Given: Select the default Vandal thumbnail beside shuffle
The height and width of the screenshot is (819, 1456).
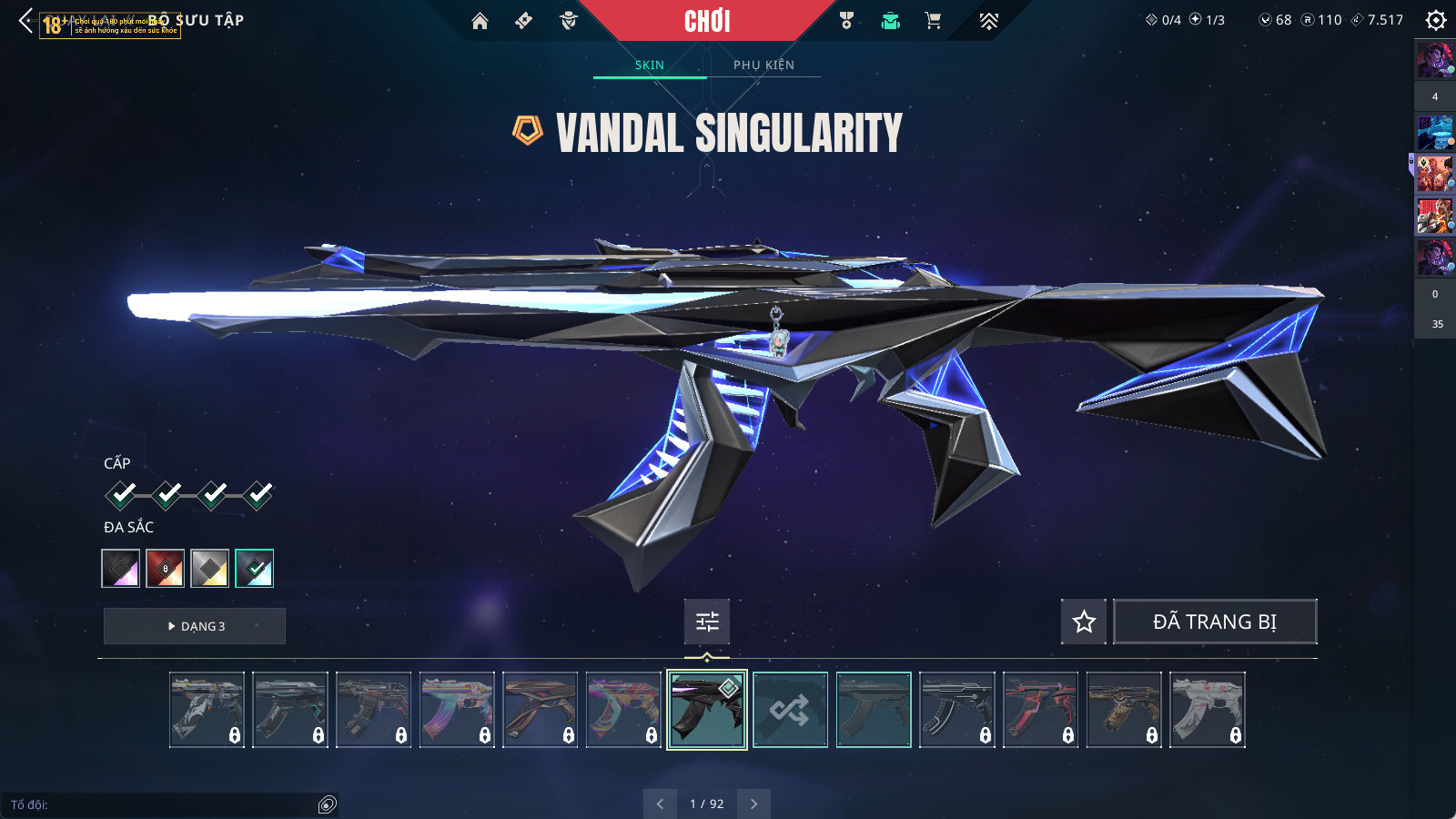Looking at the screenshot, I should pyautogui.click(x=874, y=710).
